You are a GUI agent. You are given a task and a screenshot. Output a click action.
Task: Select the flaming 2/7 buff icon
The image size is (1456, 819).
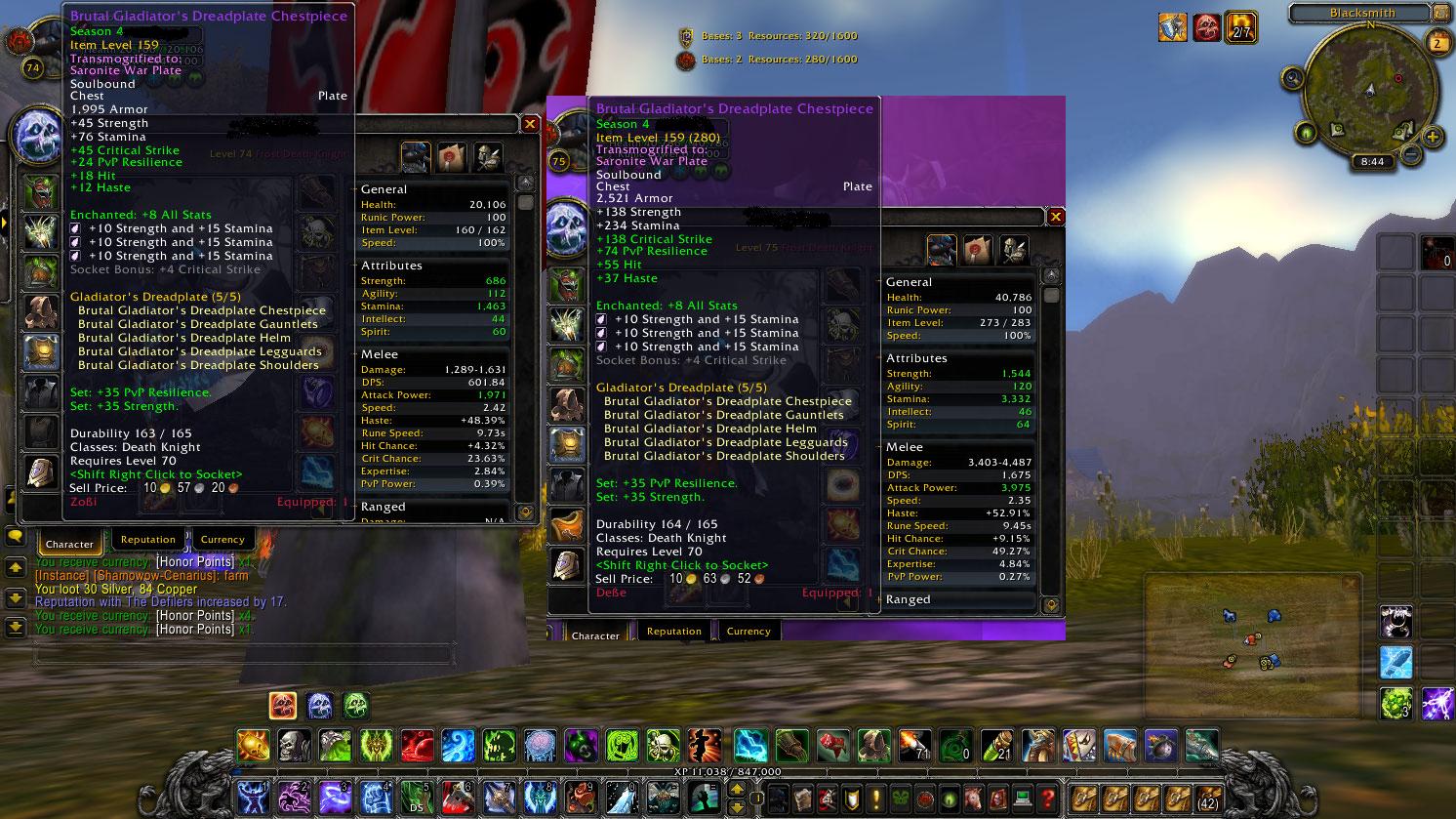tap(1240, 27)
